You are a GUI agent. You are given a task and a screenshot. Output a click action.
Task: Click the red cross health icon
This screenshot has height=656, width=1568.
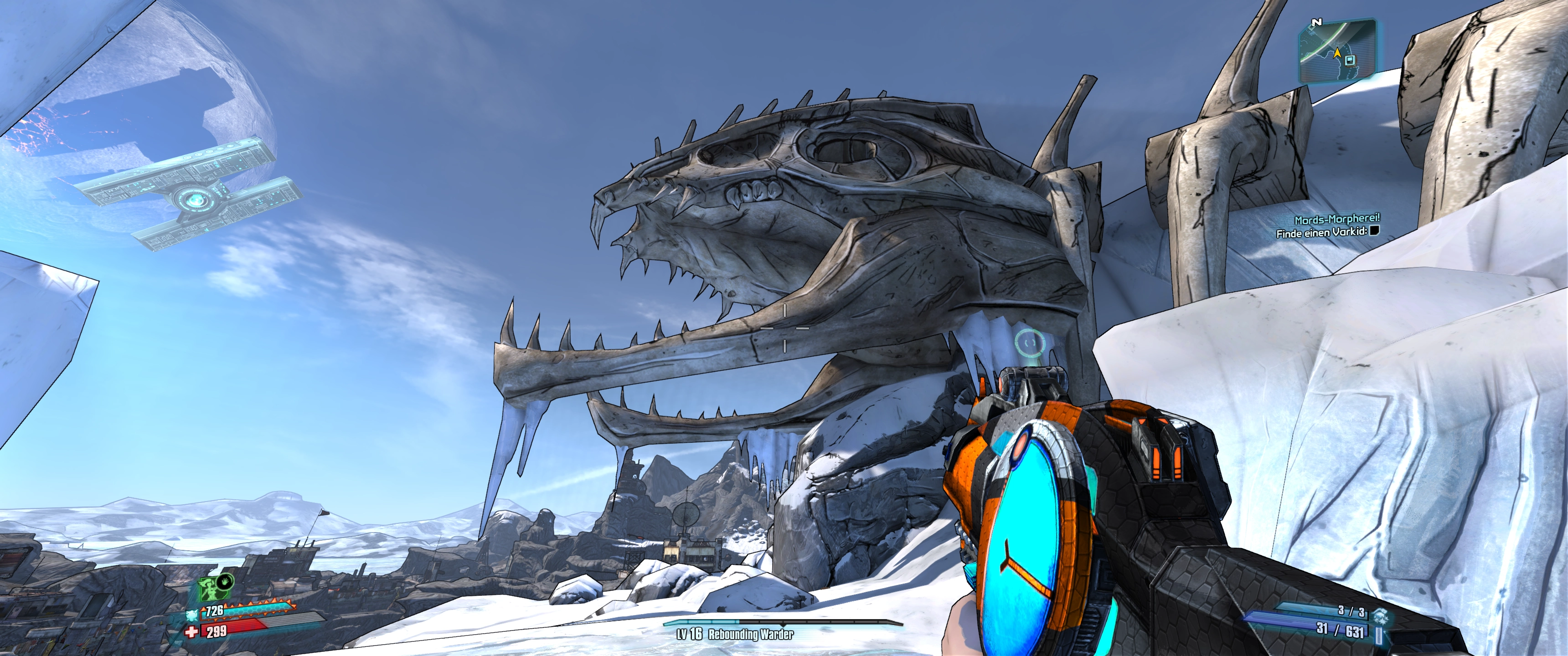192,632
